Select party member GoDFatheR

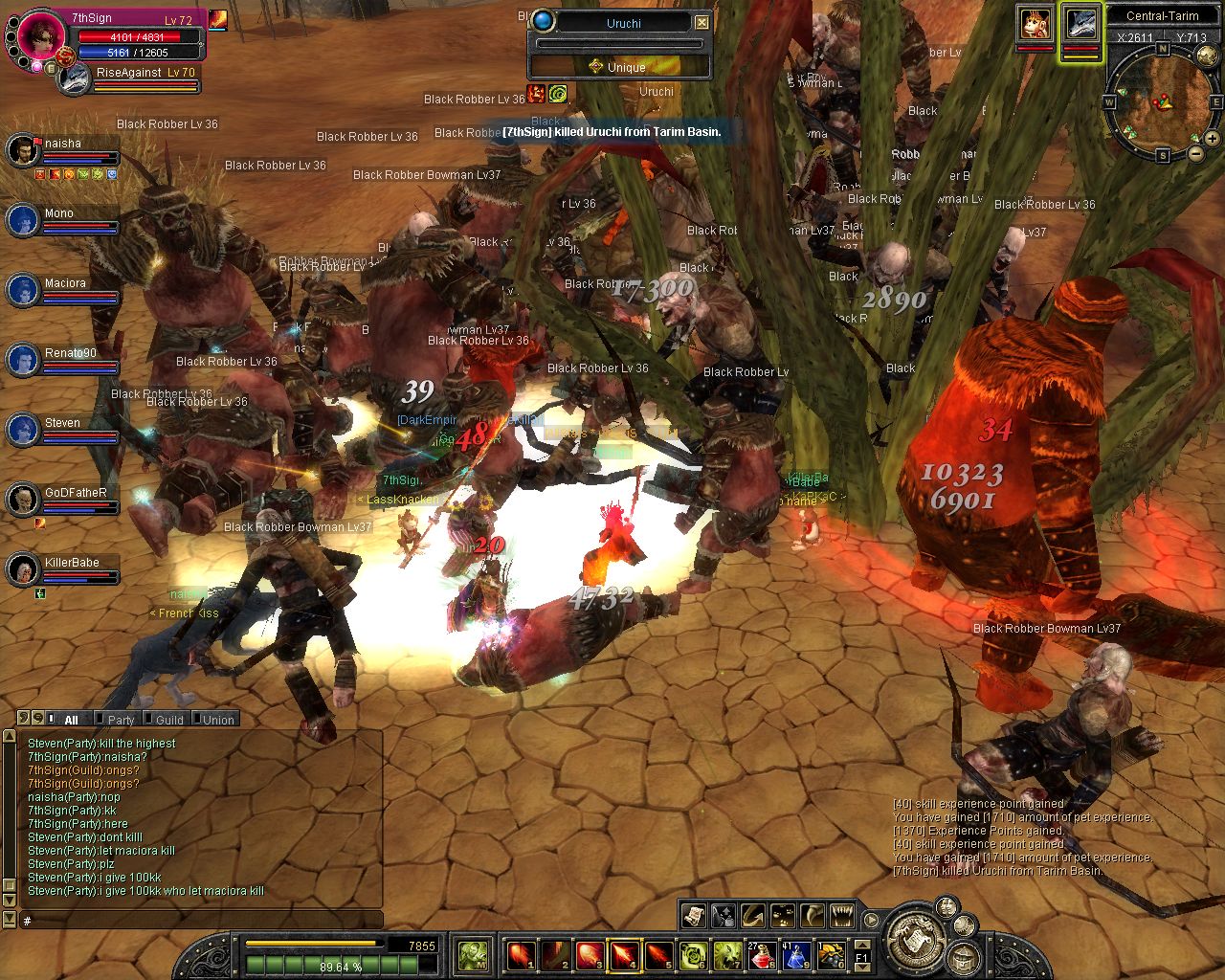click(x=76, y=494)
